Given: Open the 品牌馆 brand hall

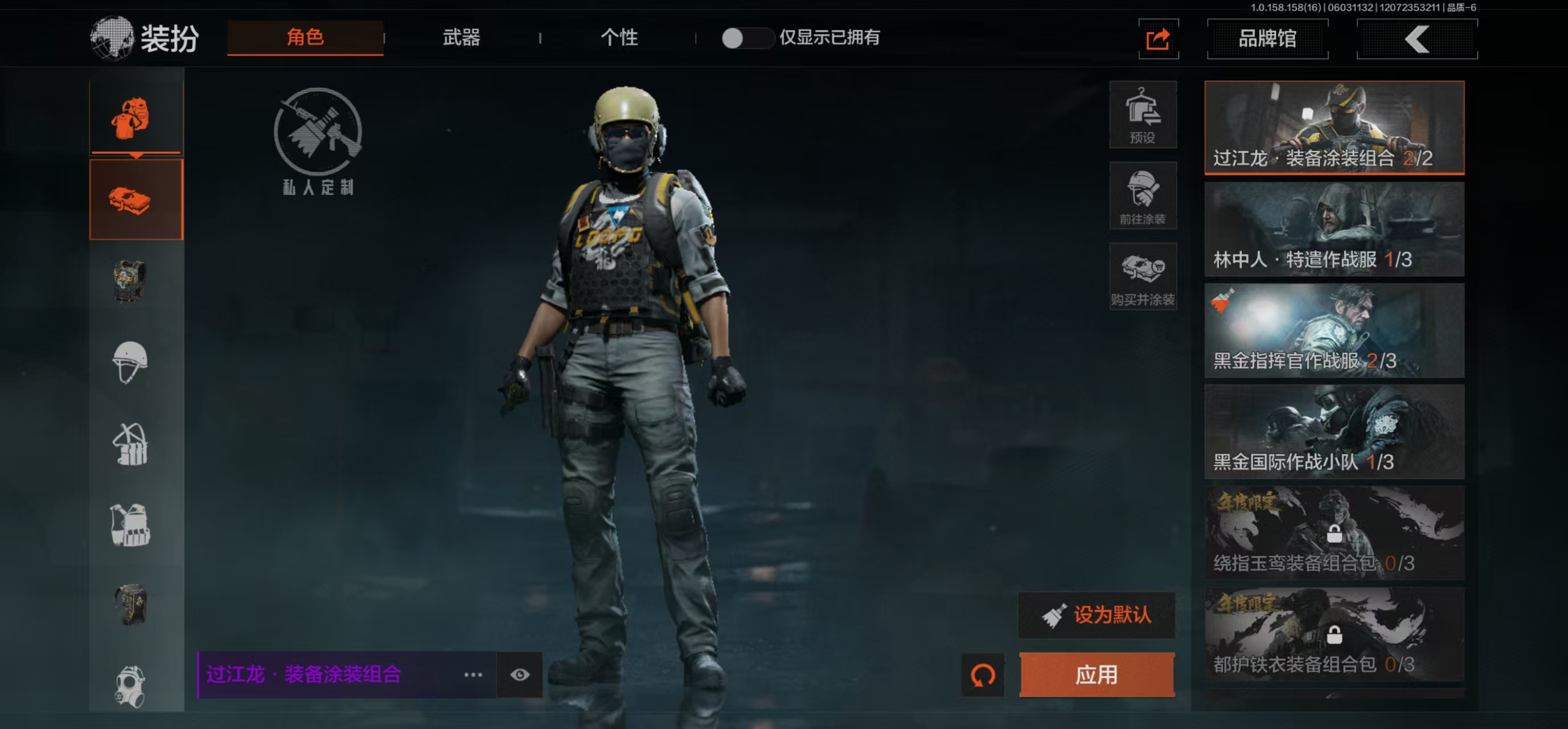Looking at the screenshot, I should [1267, 39].
